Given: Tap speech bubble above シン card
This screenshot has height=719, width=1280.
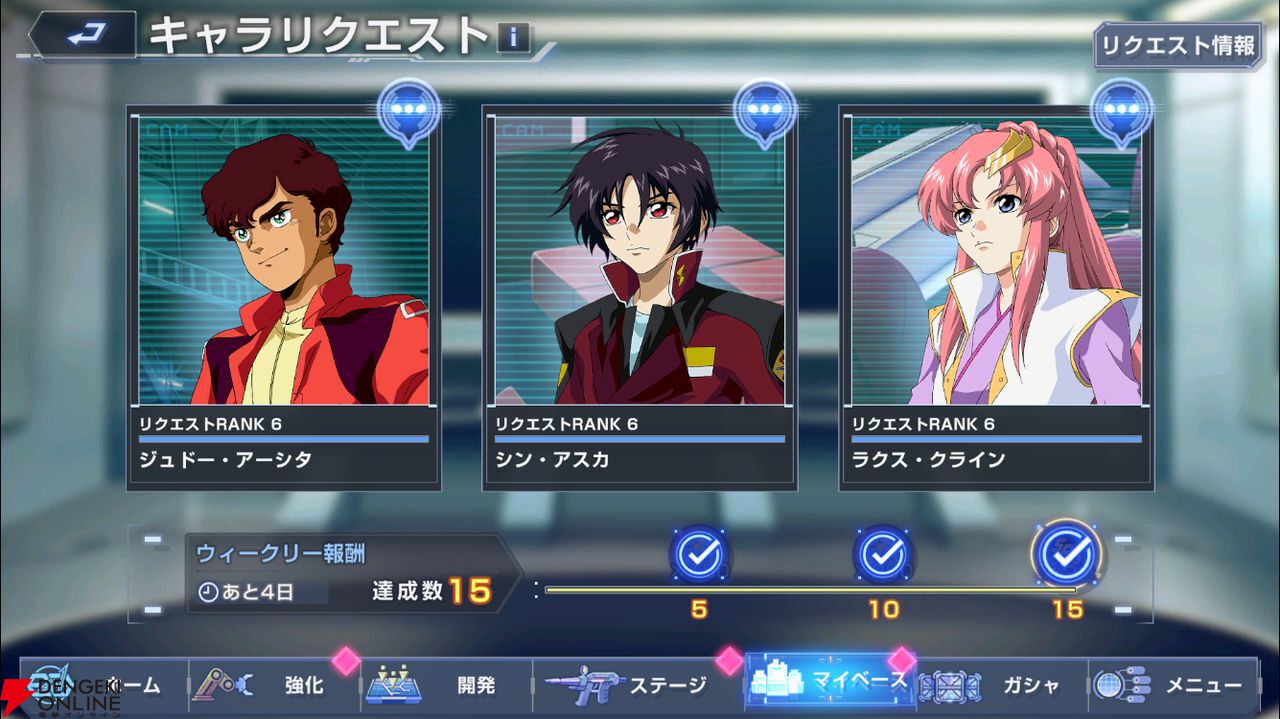Looking at the screenshot, I should tap(765, 110).
